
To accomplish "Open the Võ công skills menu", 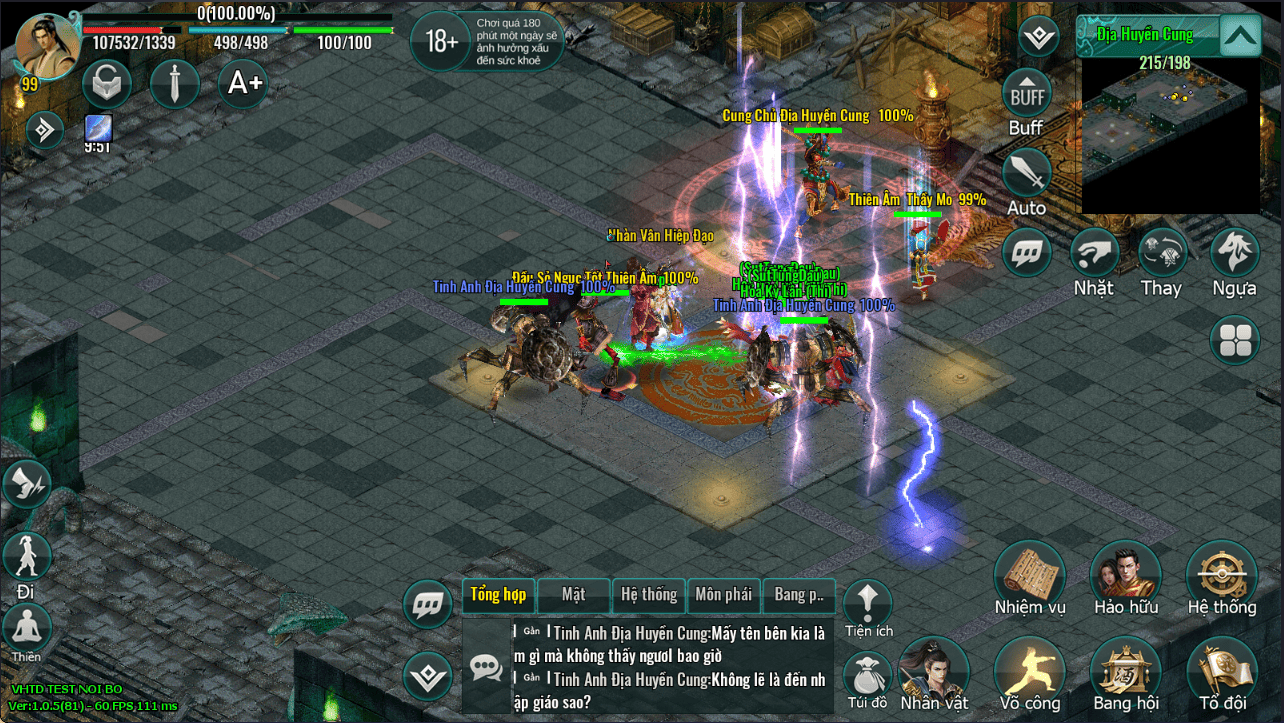I will pos(1029,669).
